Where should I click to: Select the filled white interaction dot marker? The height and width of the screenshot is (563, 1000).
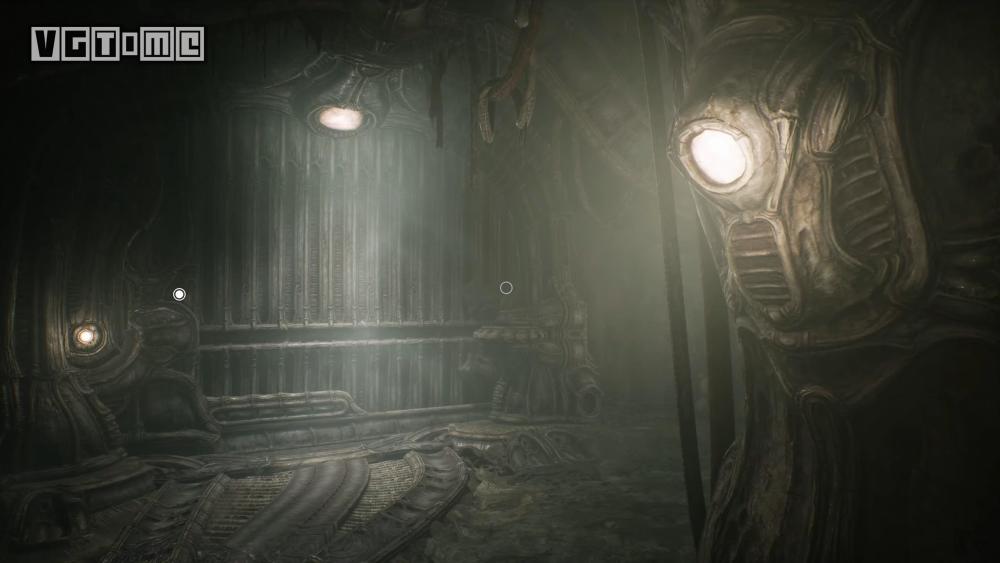pyautogui.click(x=179, y=294)
